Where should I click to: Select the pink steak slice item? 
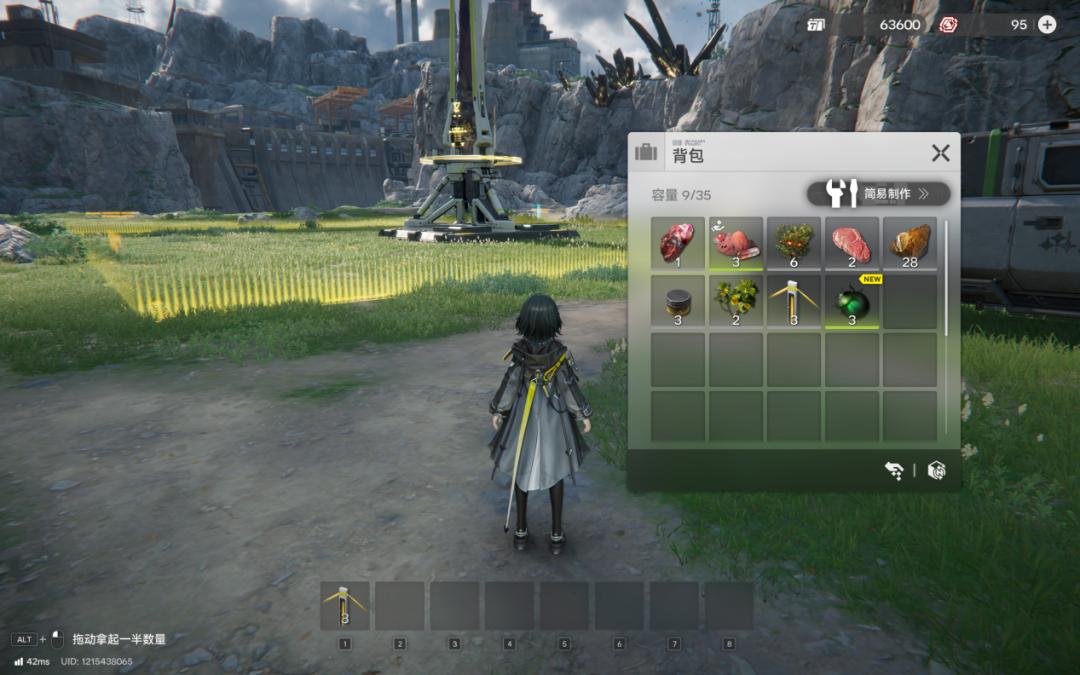click(852, 243)
